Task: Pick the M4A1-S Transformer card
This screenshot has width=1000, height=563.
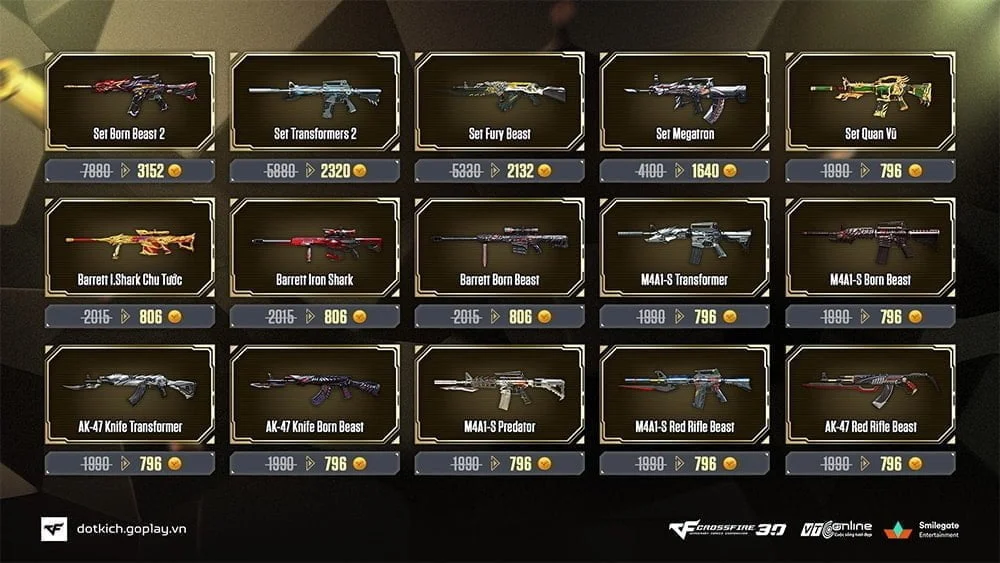Action: (x=684, y=248)
